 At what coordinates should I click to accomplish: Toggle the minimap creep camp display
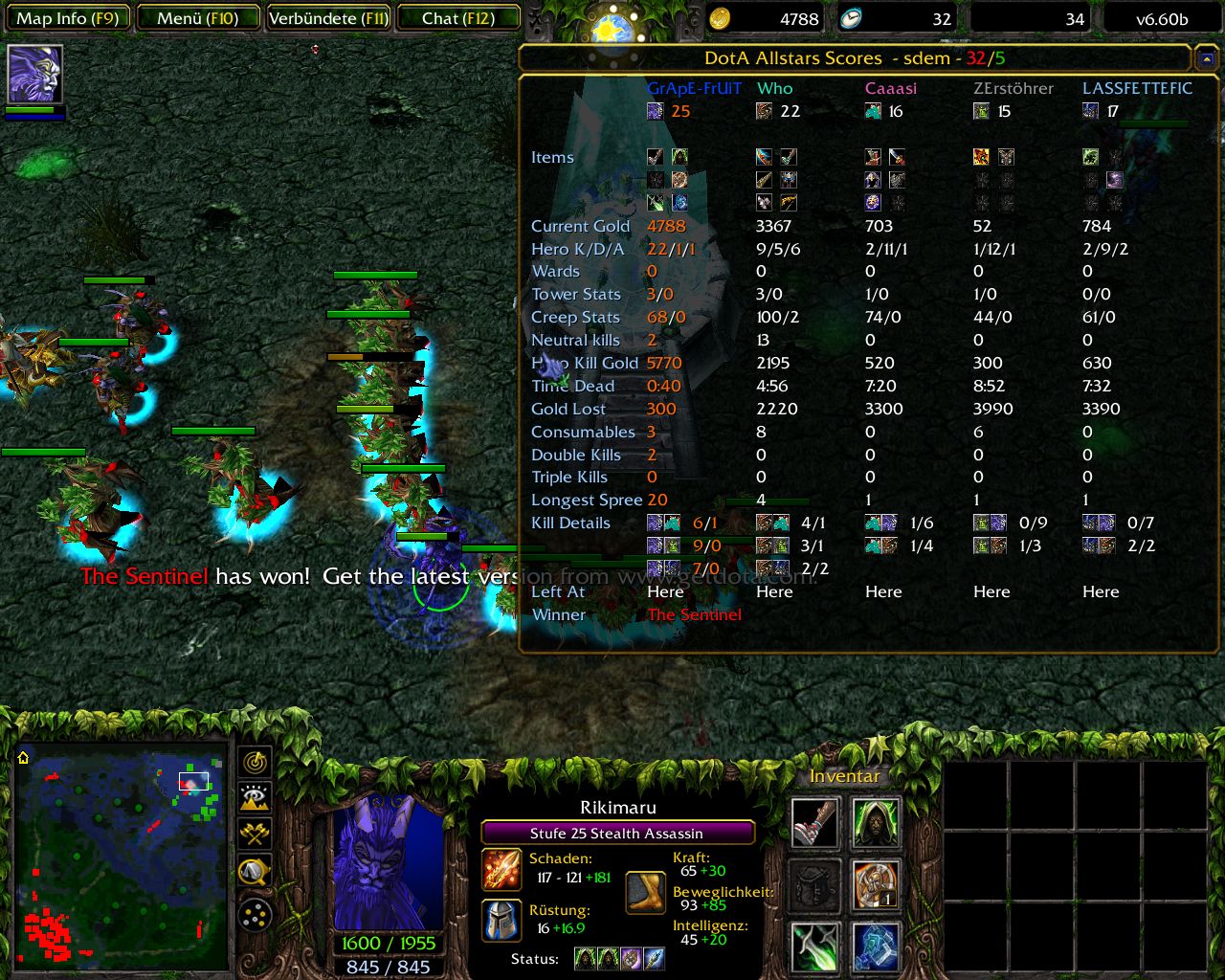click(x=255, y=871)
